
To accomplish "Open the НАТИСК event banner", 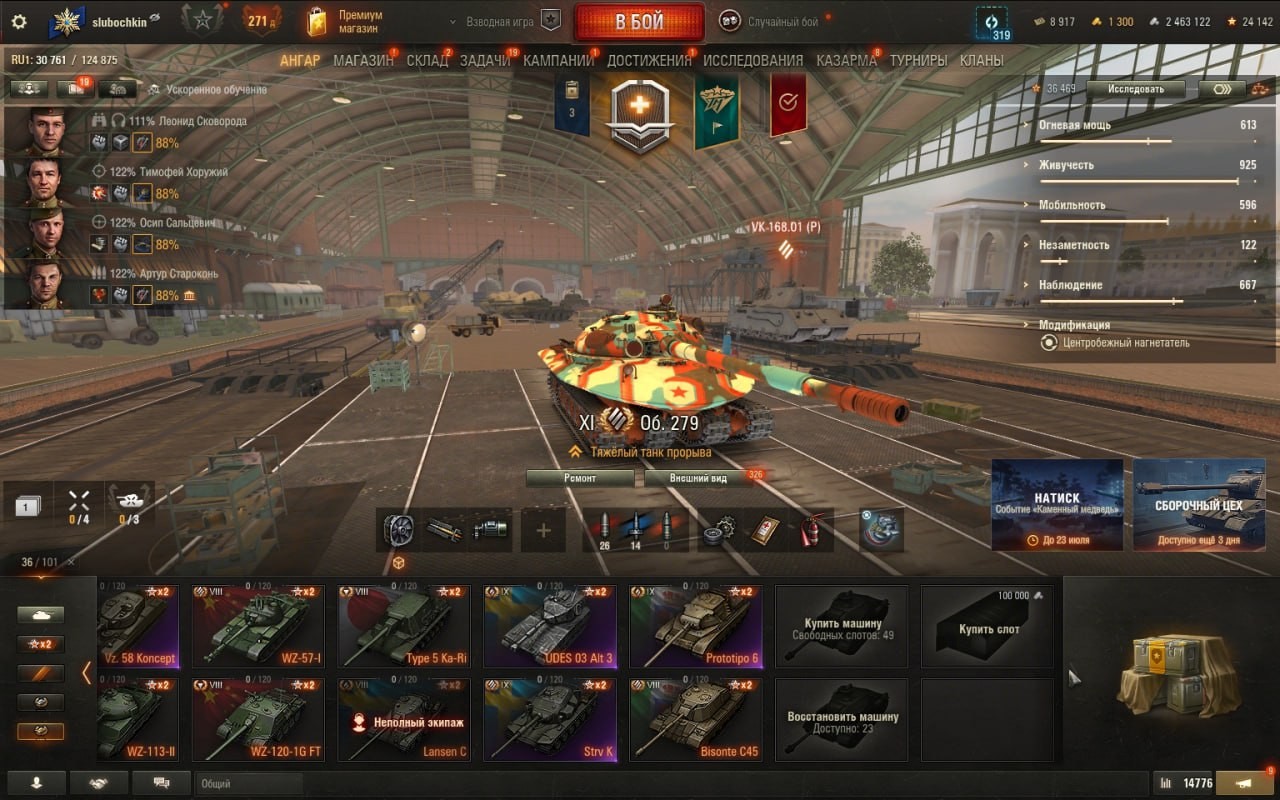I will [x=1057, y=504].
